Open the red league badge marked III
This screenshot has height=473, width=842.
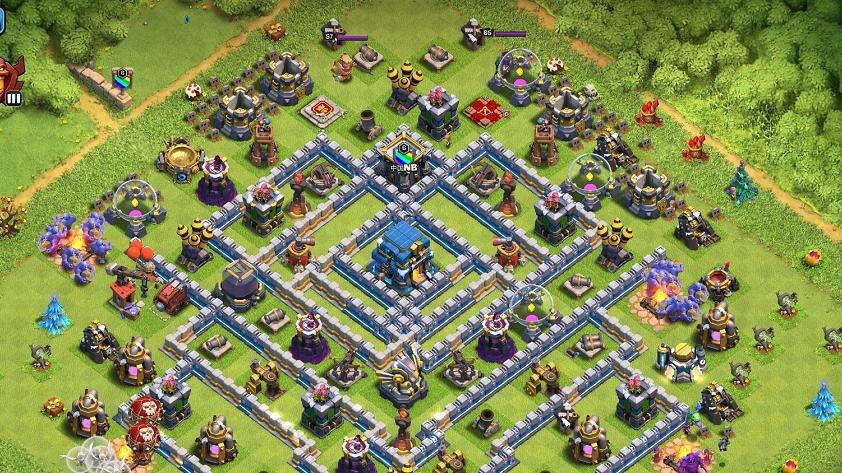[x=12, y=78]
